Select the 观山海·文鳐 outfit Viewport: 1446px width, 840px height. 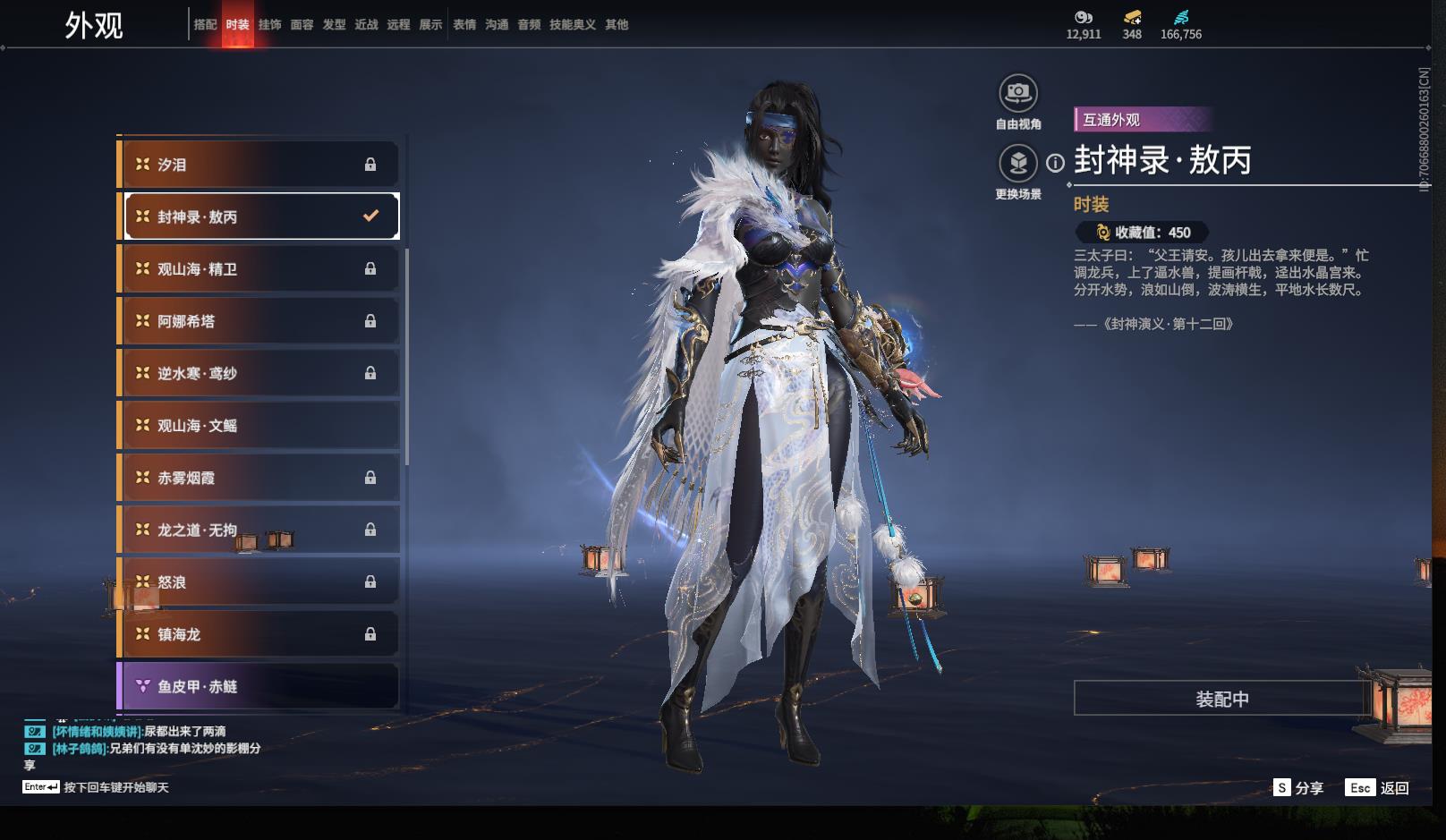[x=259, y=426]
